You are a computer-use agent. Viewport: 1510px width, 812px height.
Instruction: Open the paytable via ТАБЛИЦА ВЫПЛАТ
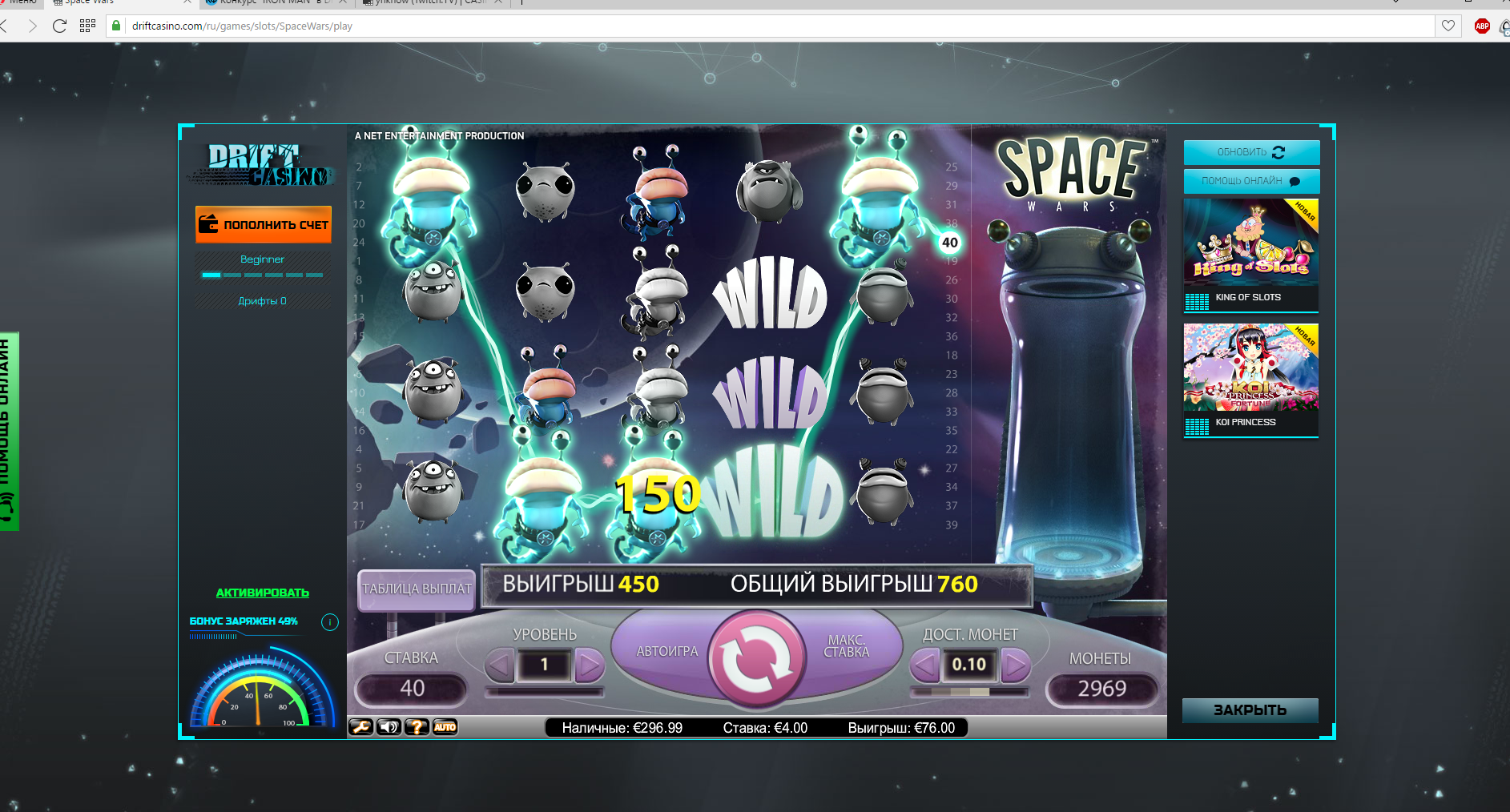[x=417, y=589]
